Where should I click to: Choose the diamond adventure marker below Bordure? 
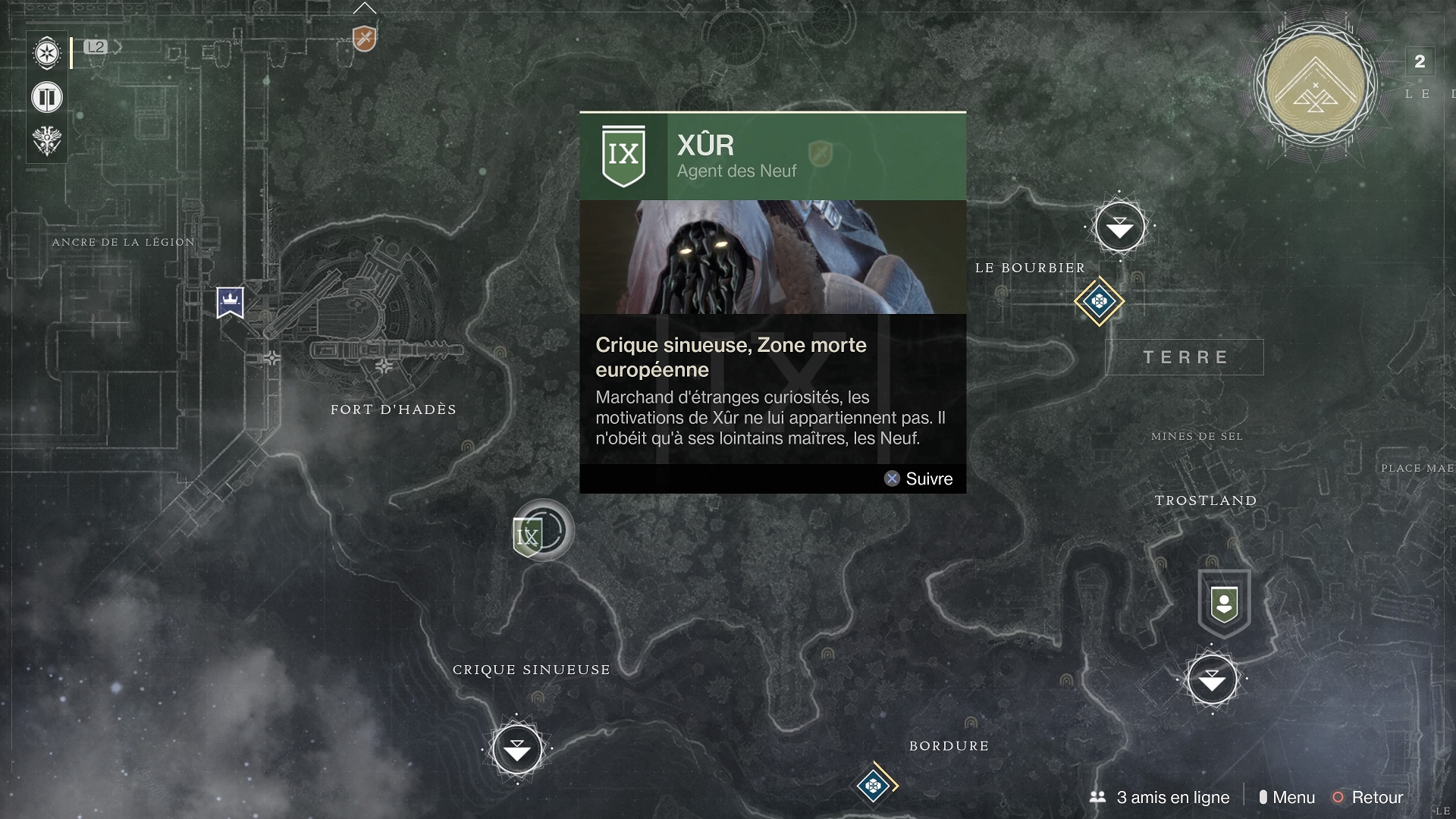pos(874,786)
